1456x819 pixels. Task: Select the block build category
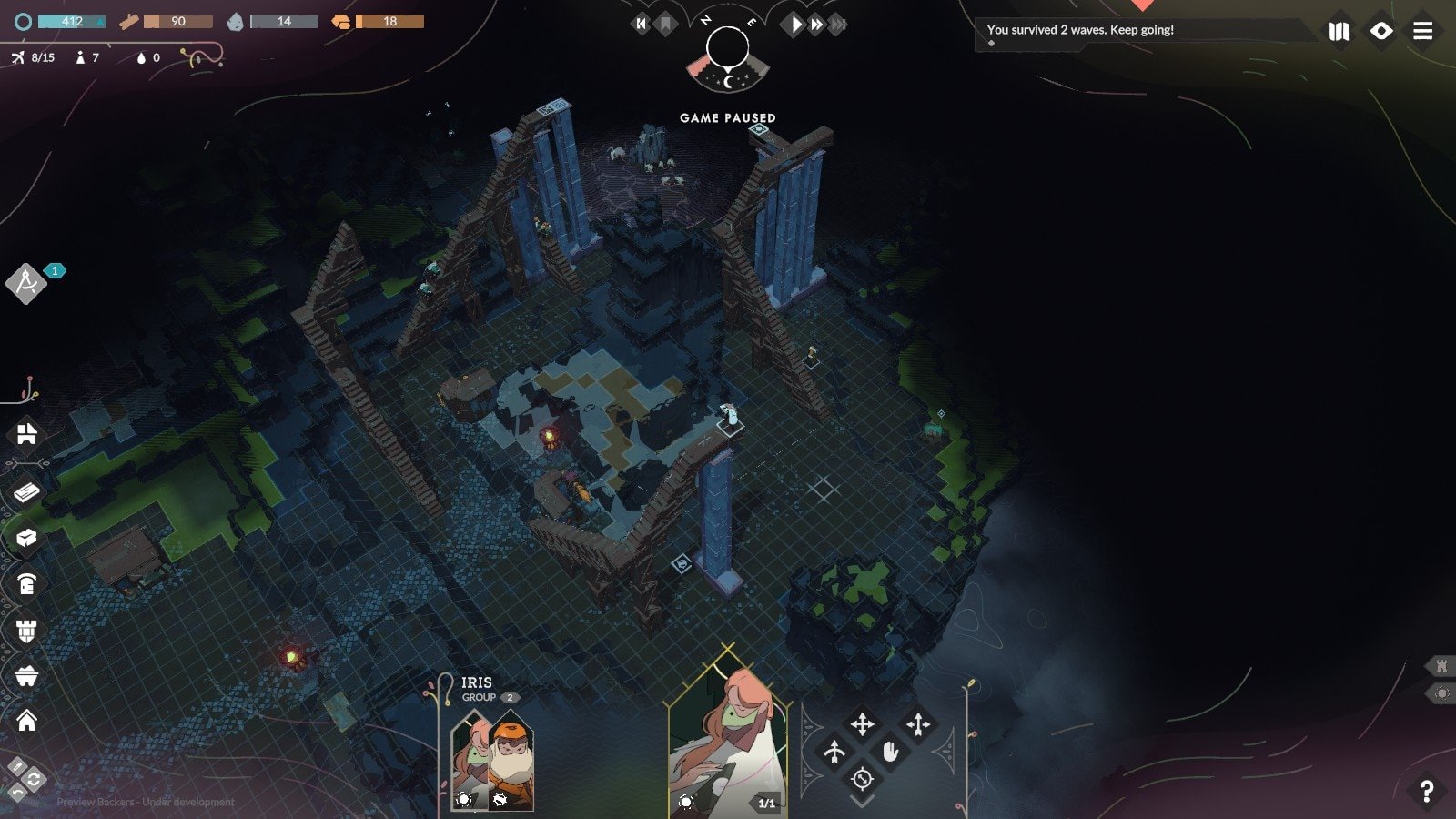click(26, 538)
